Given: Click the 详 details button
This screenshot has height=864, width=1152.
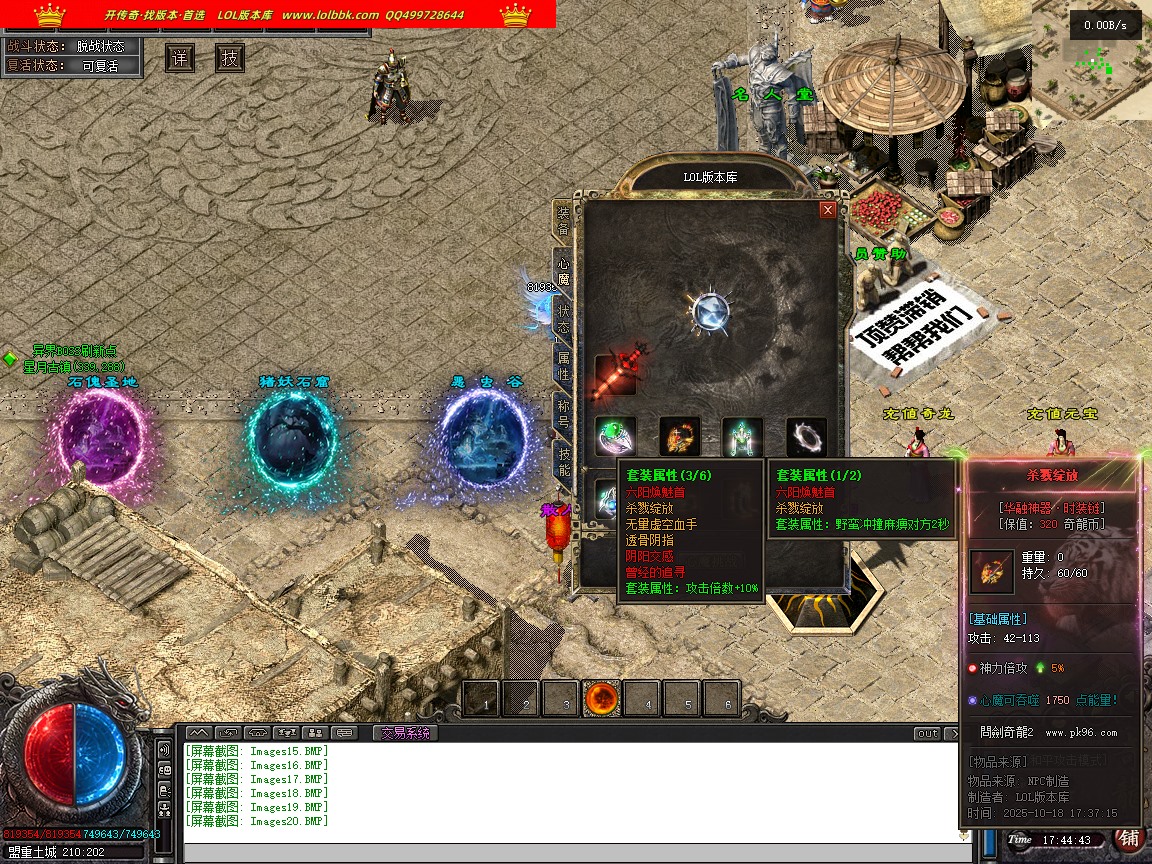Looking at the screenshot, I should (x=180, y=58).
